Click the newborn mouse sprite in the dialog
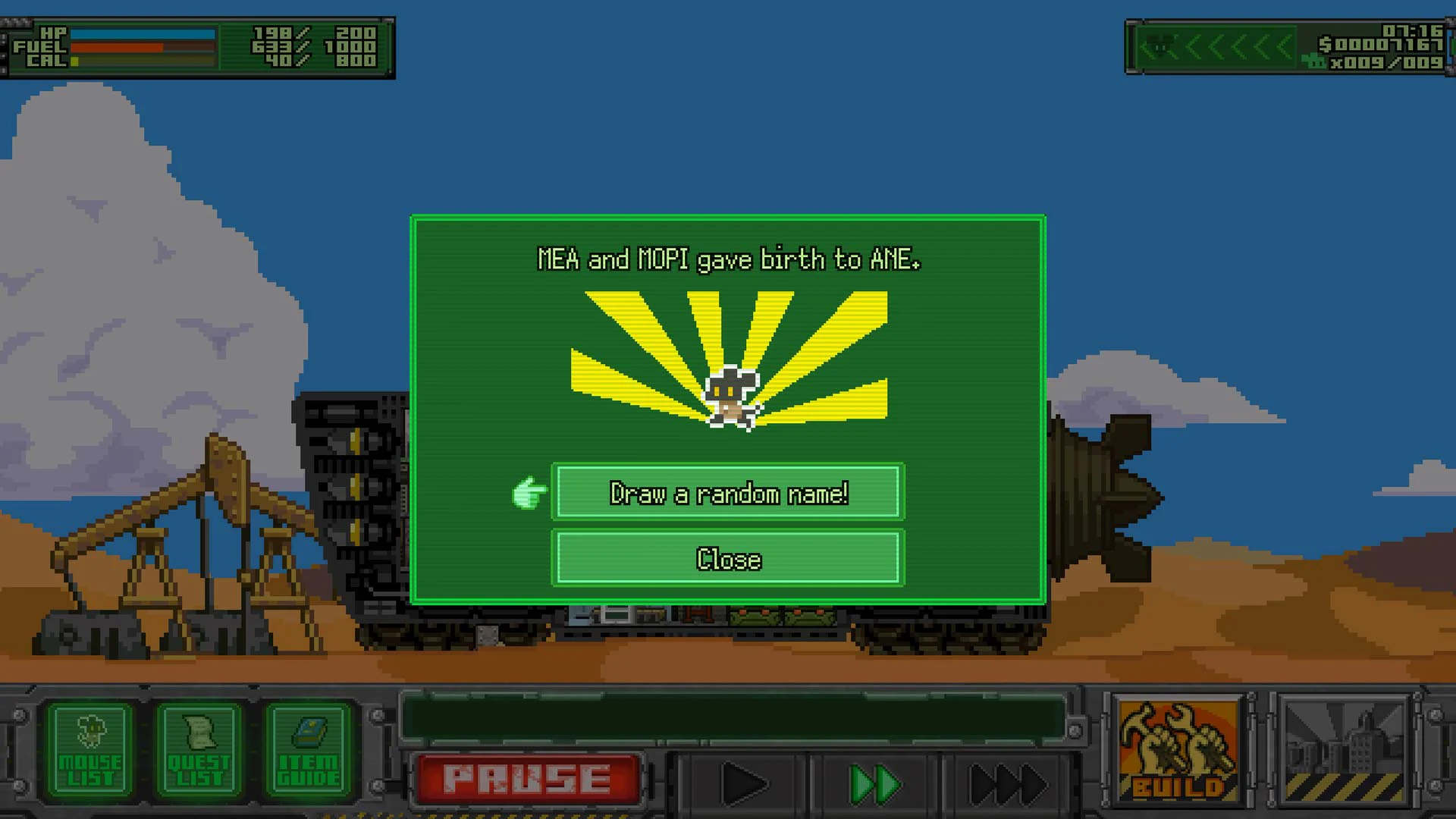1456x819 pixels. pos(730,398)
